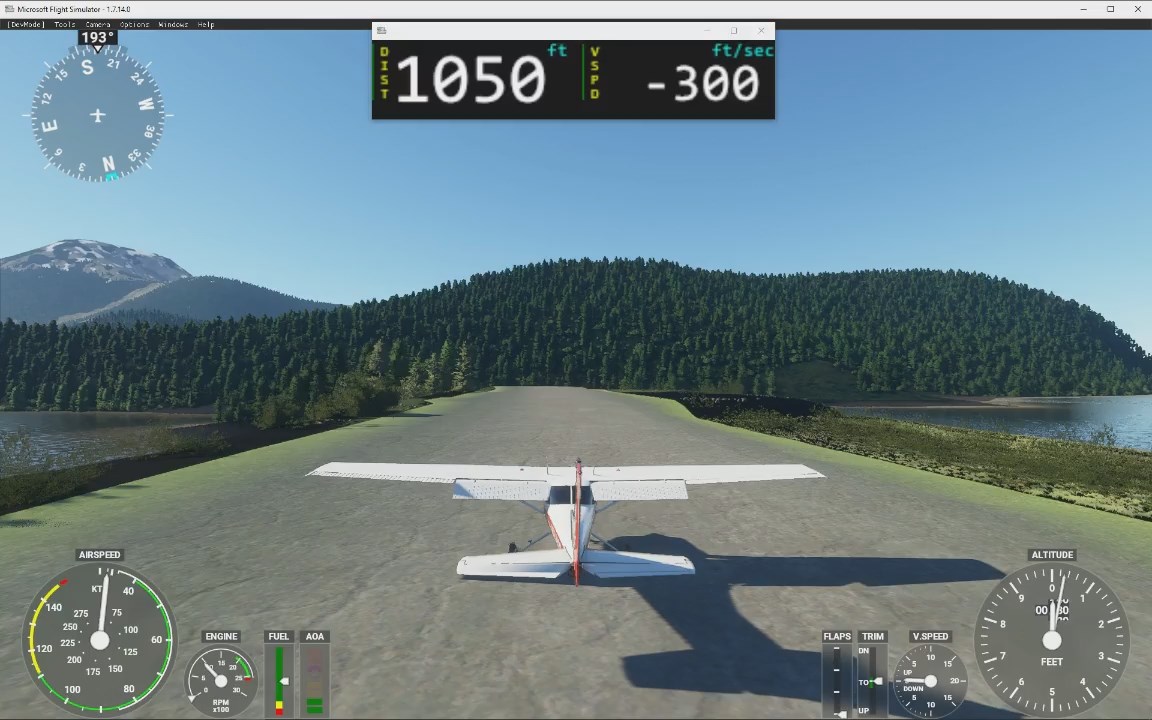This screenshot has height=720, width=1152.
Task: Open the Help menu
Action: (206, 24)
